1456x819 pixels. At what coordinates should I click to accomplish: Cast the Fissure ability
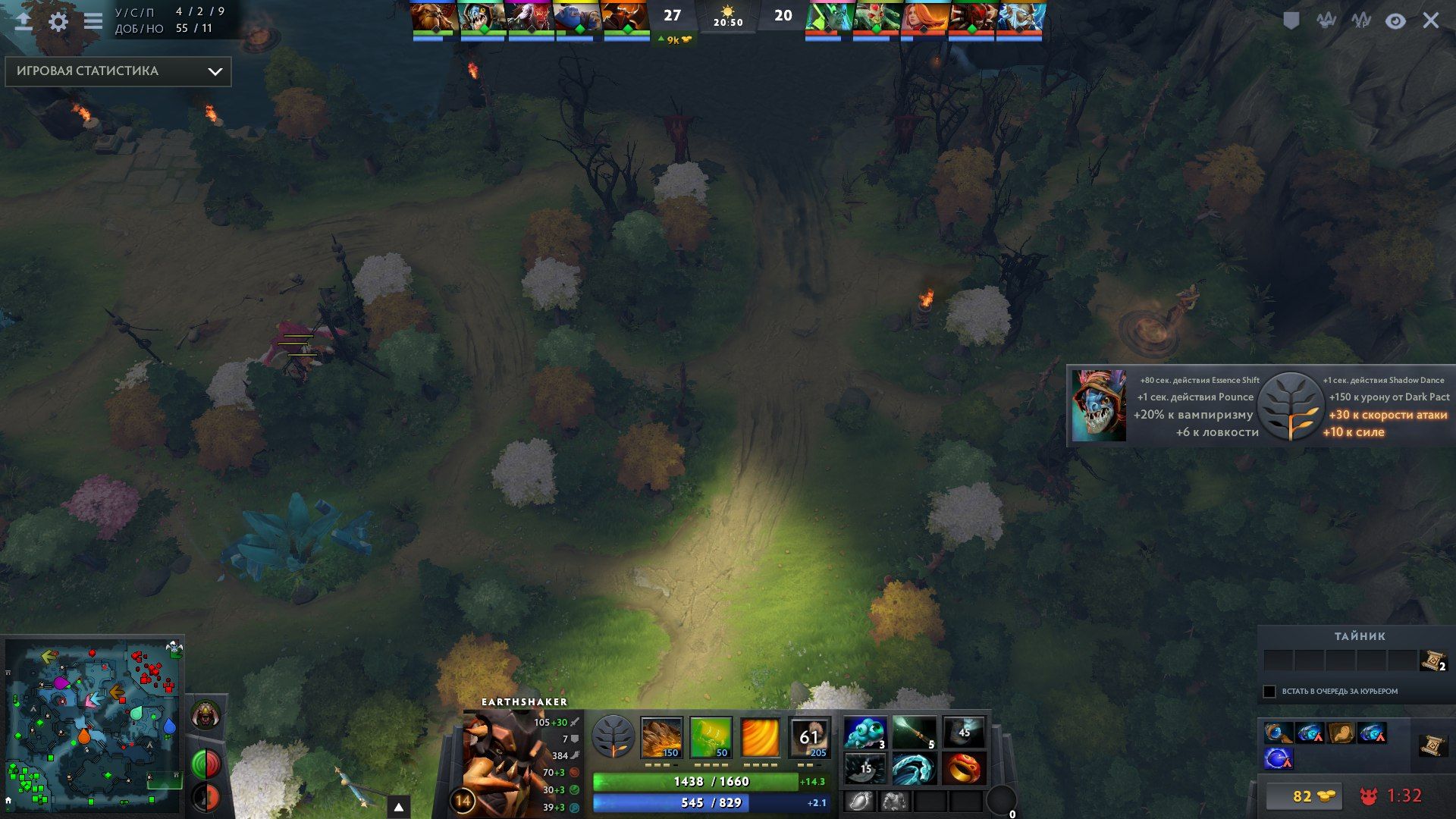(661, 737)
